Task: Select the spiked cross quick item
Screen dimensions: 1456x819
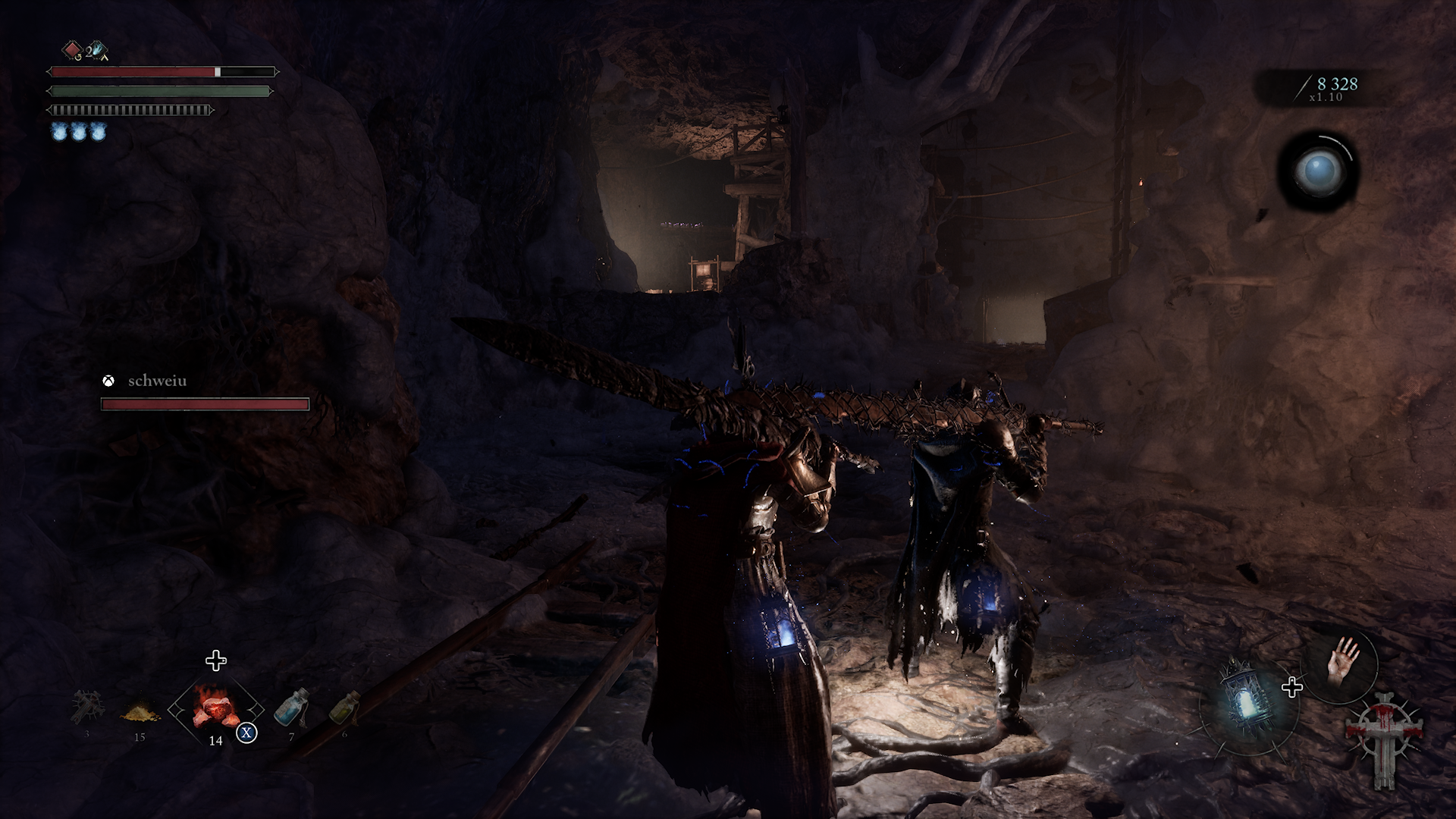Action: coord(86,708)
